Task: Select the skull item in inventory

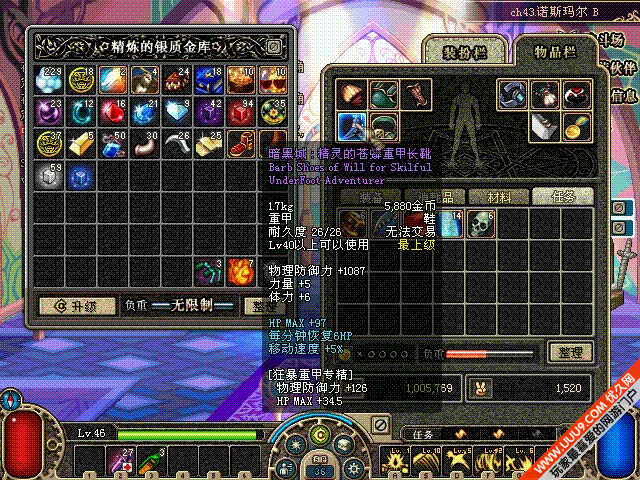Action: tap(483, 224)
